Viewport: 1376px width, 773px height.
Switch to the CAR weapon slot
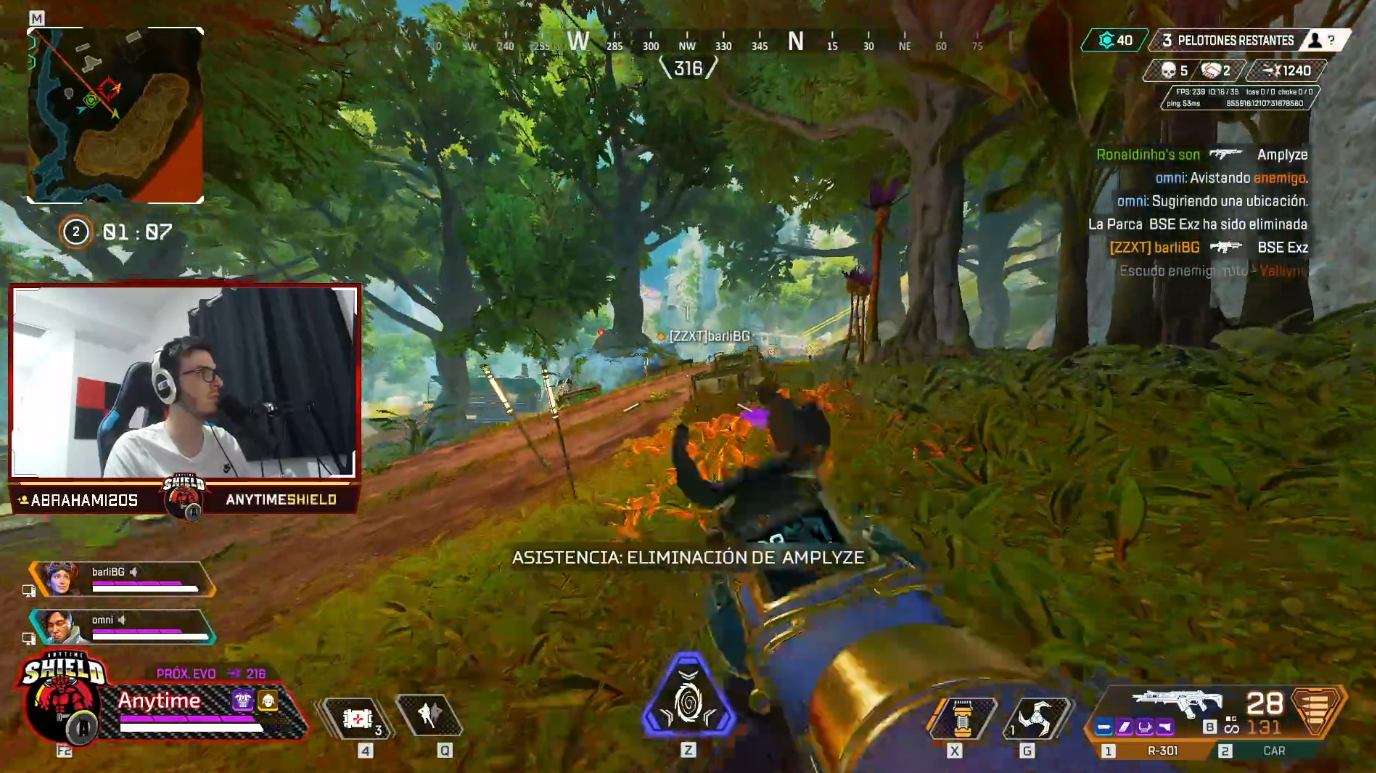pos(1273,750)
